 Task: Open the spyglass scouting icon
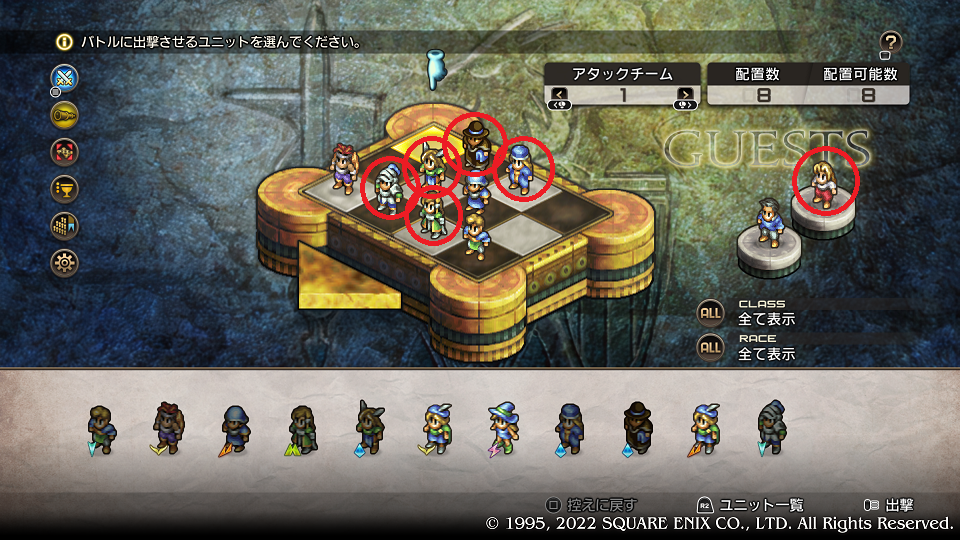coord(65,115)
